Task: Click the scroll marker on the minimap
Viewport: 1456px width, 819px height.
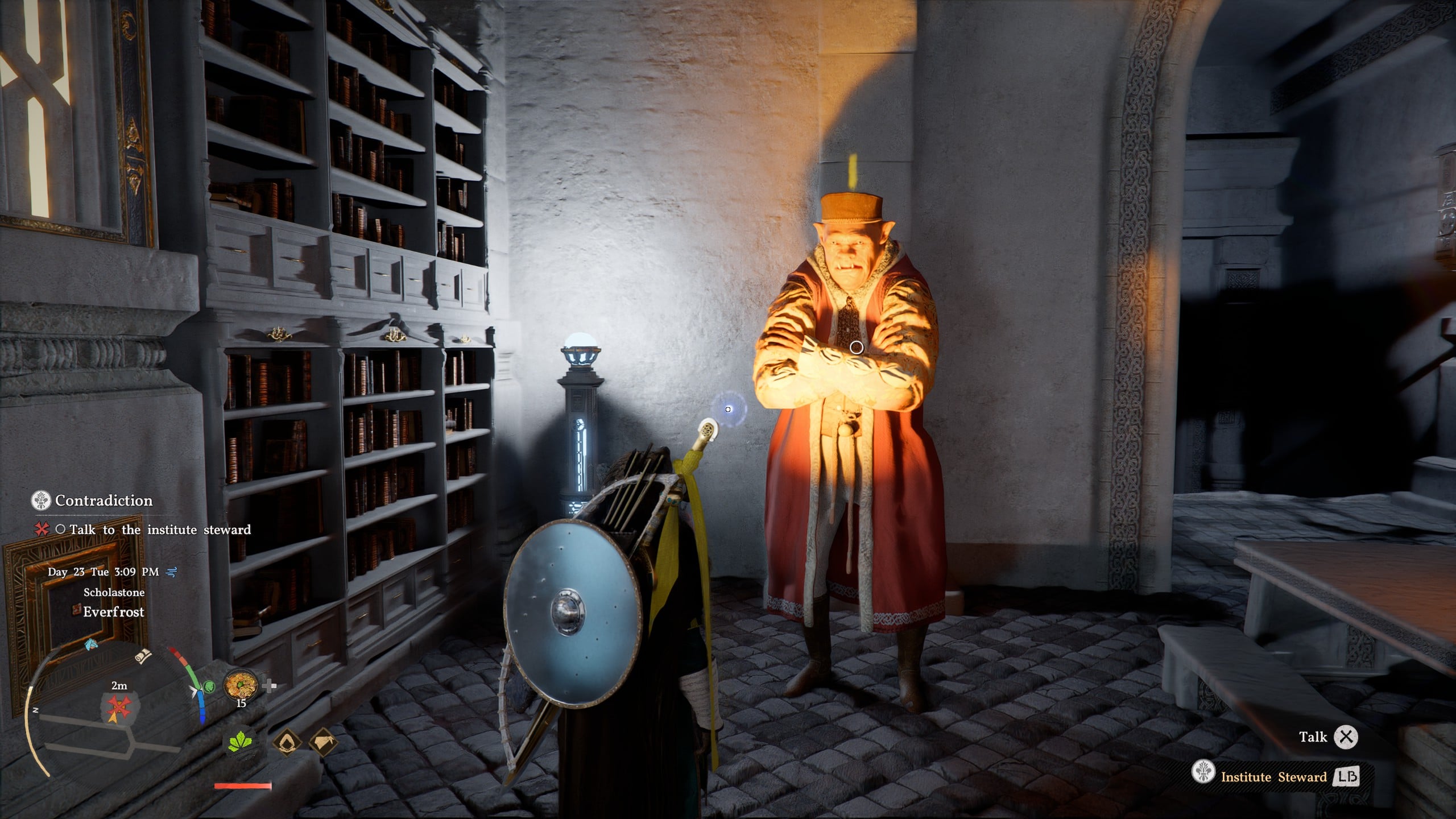Action: [143, 656]
